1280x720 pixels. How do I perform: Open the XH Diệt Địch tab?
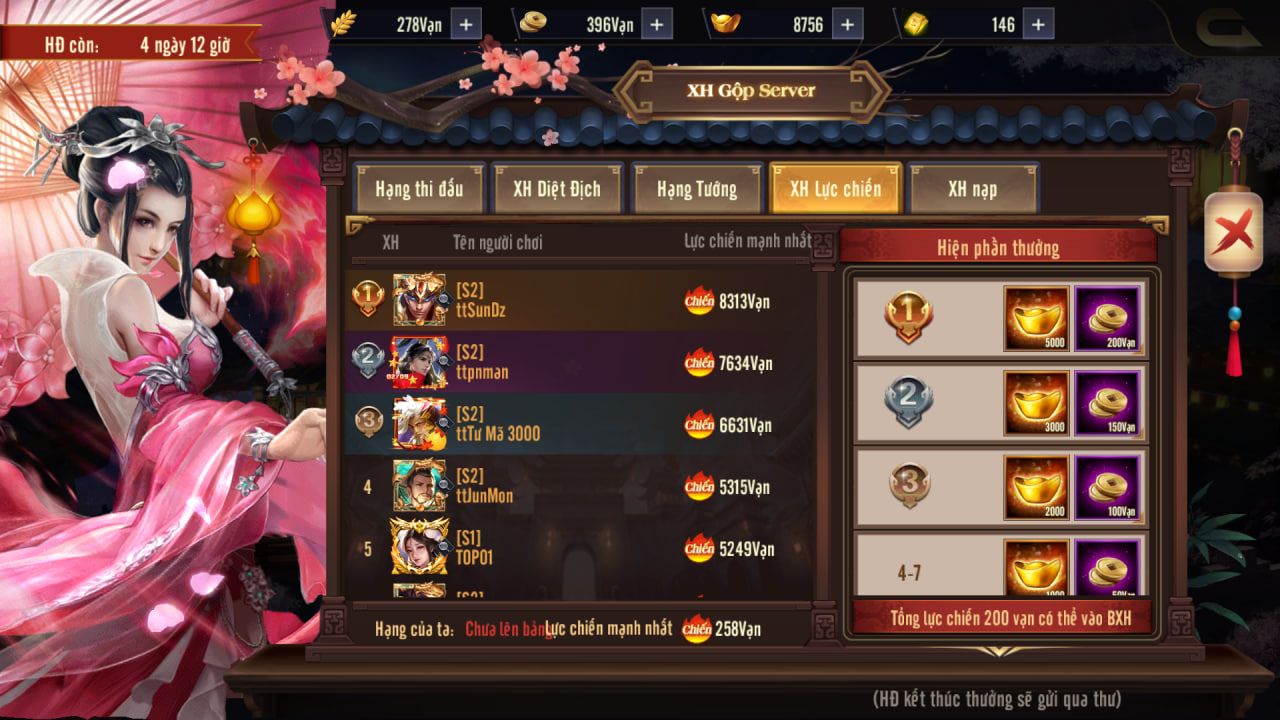click(x=557, y=189)
